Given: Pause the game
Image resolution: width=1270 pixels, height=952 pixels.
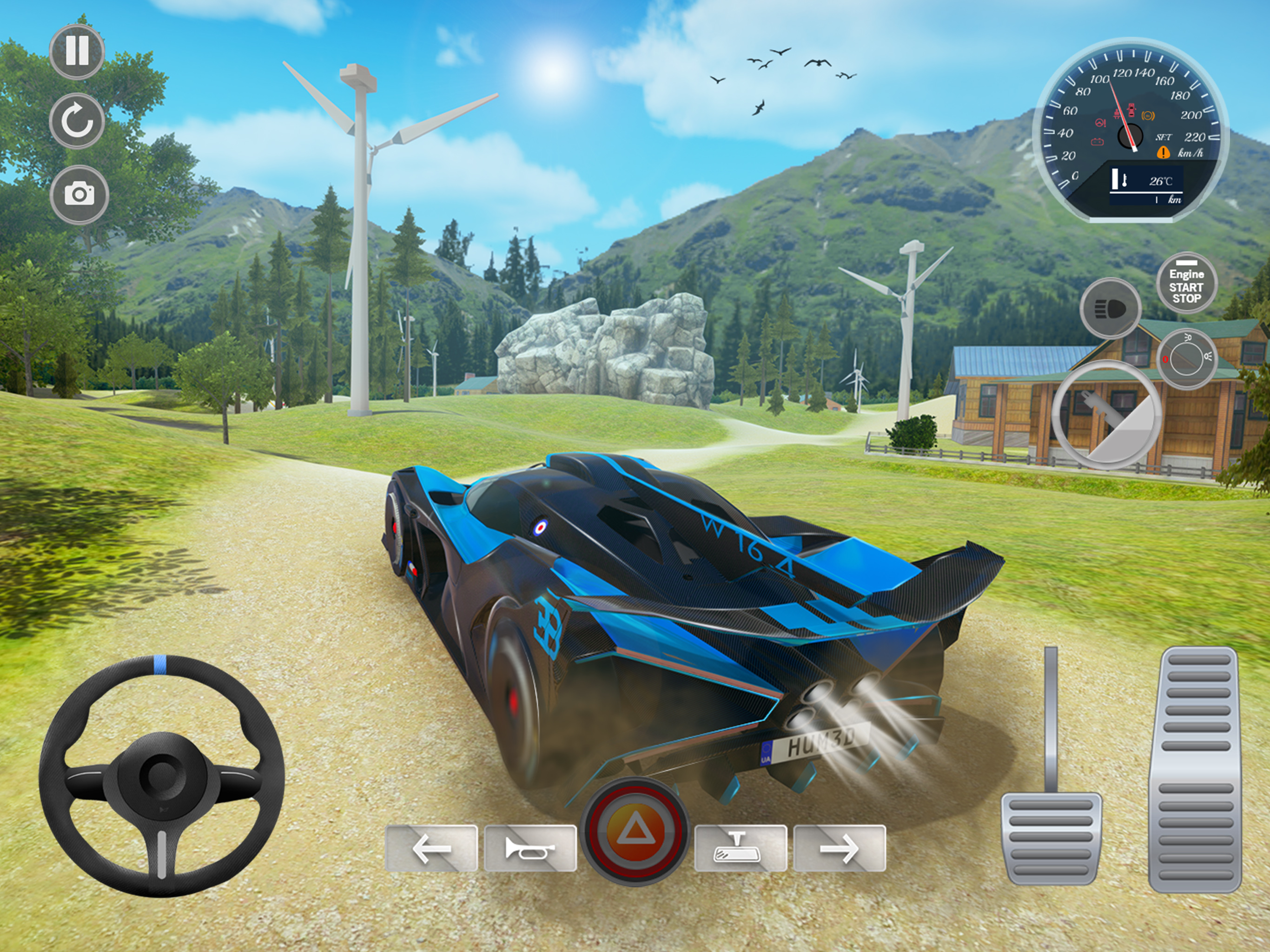Looking at the screenshot, I should 77,51.
